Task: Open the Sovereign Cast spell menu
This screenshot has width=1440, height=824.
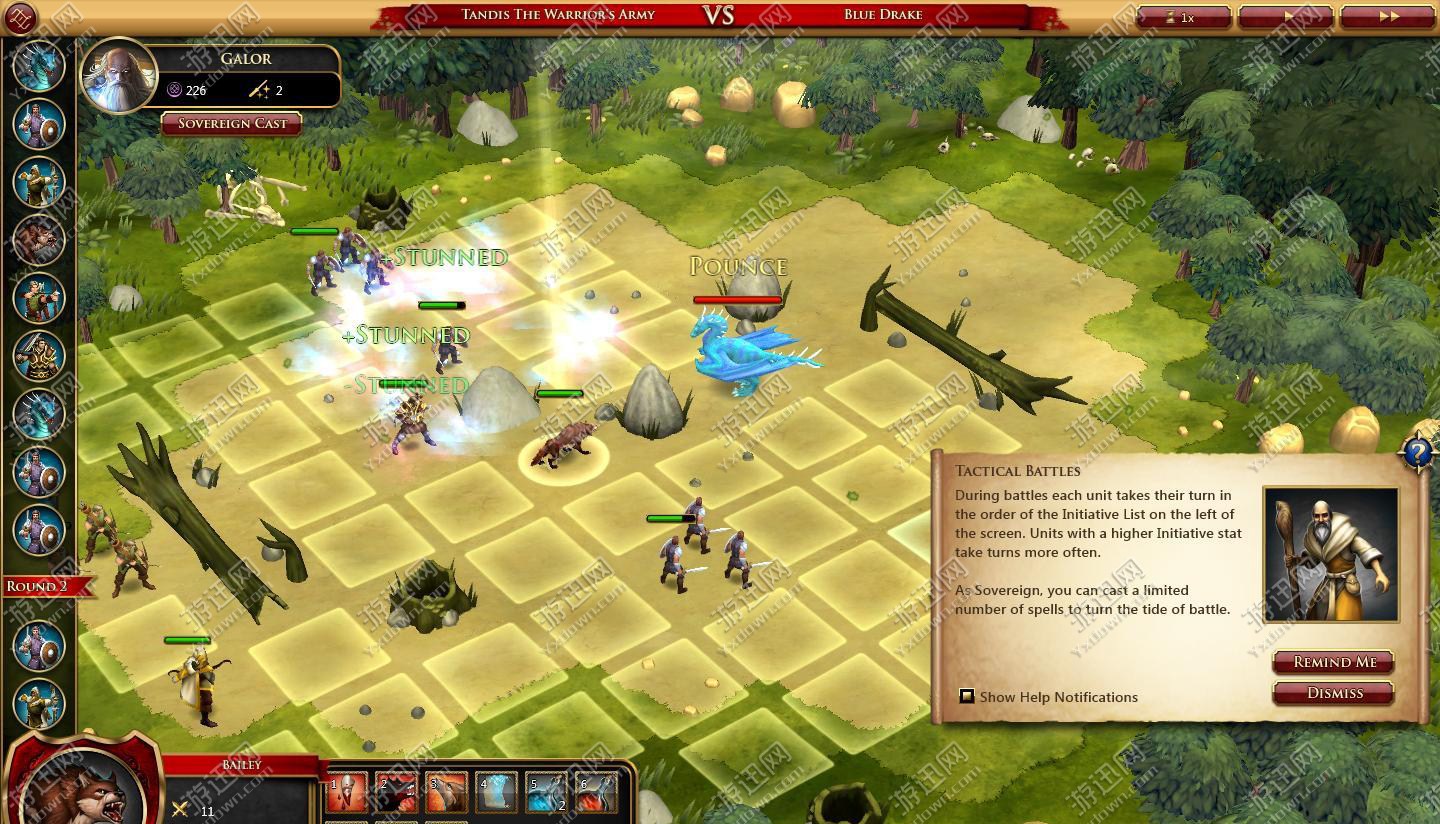Action: tap(232, 124)
